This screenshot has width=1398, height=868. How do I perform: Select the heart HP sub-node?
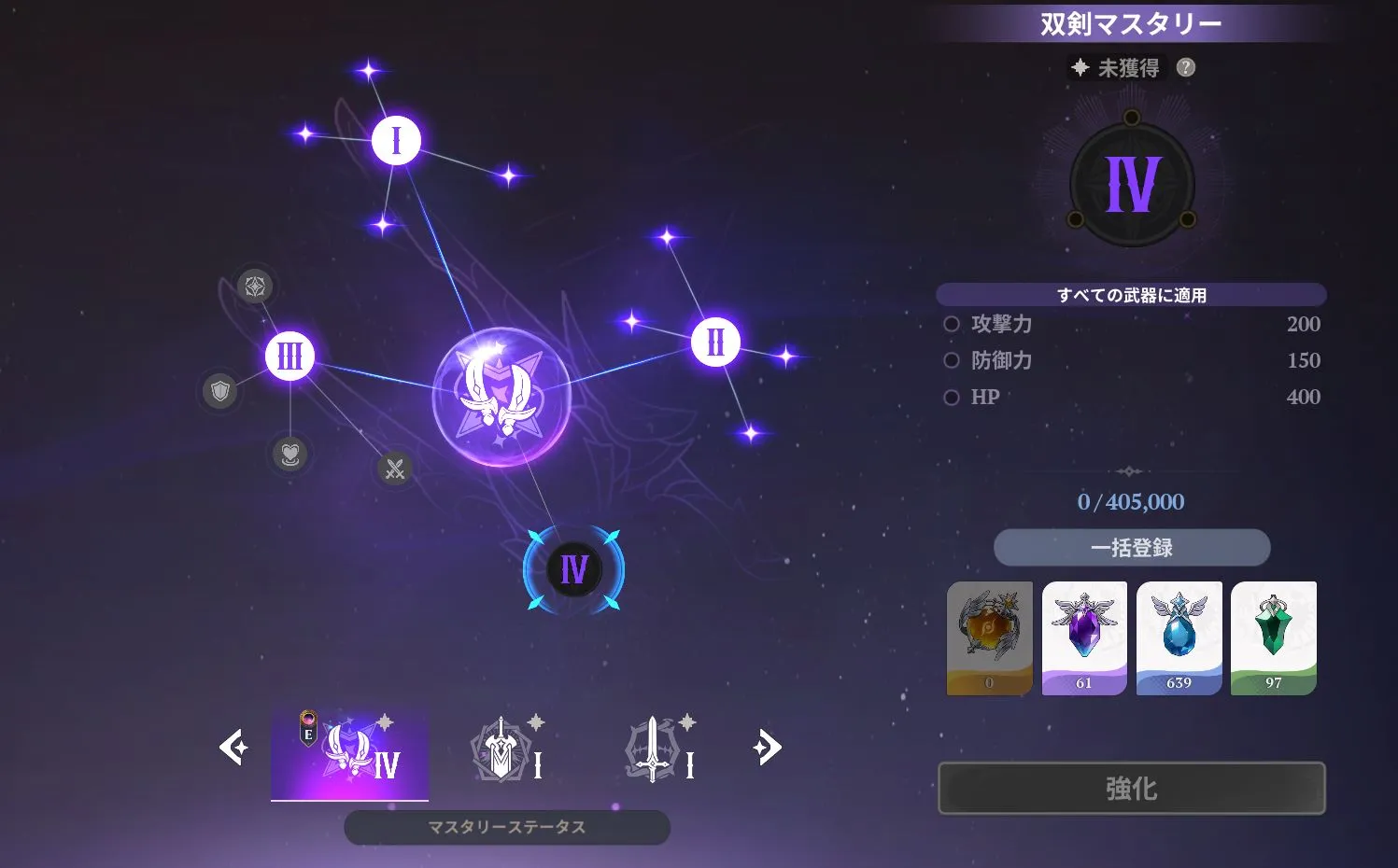289,456
